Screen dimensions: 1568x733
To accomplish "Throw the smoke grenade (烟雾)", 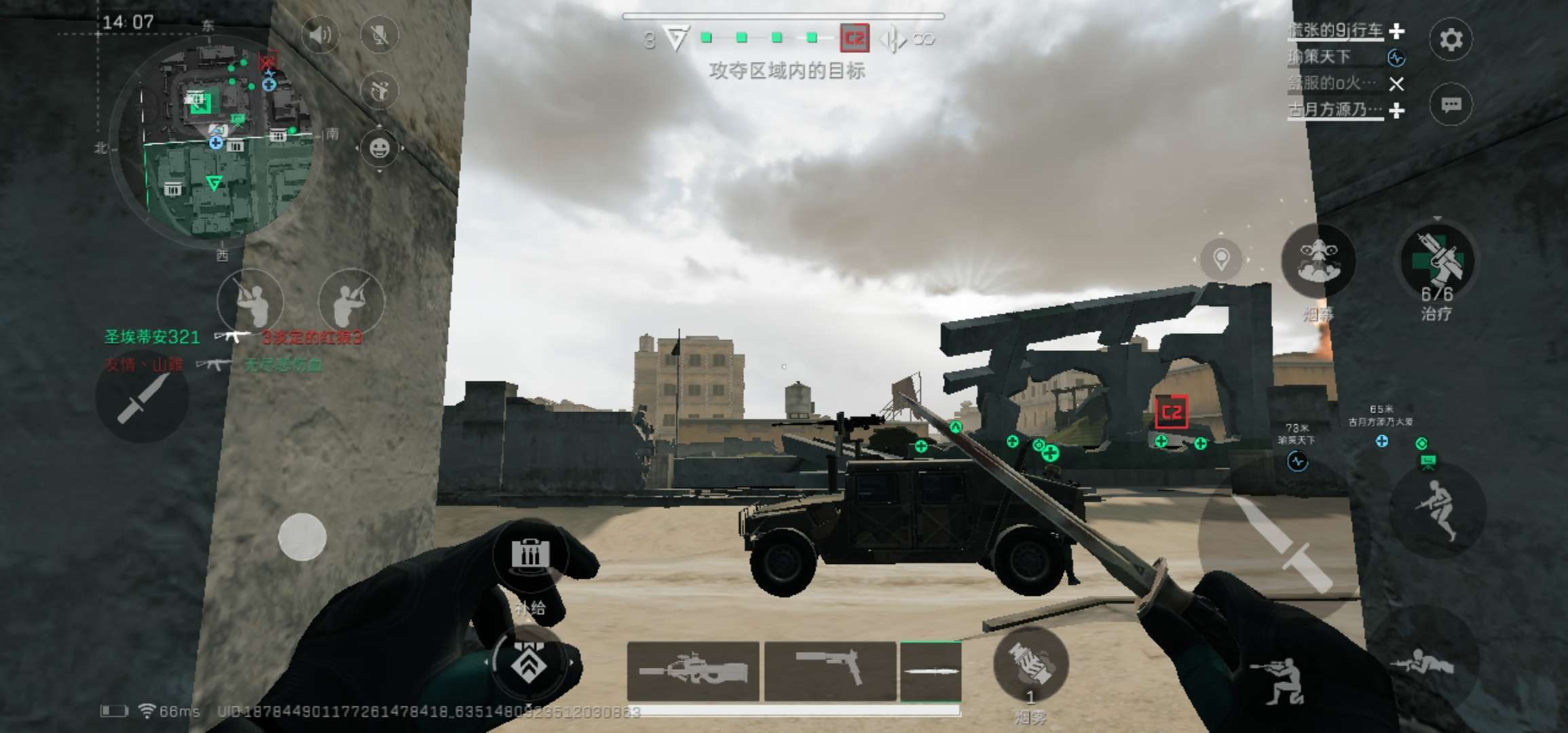I will (x=1030, y=665).
